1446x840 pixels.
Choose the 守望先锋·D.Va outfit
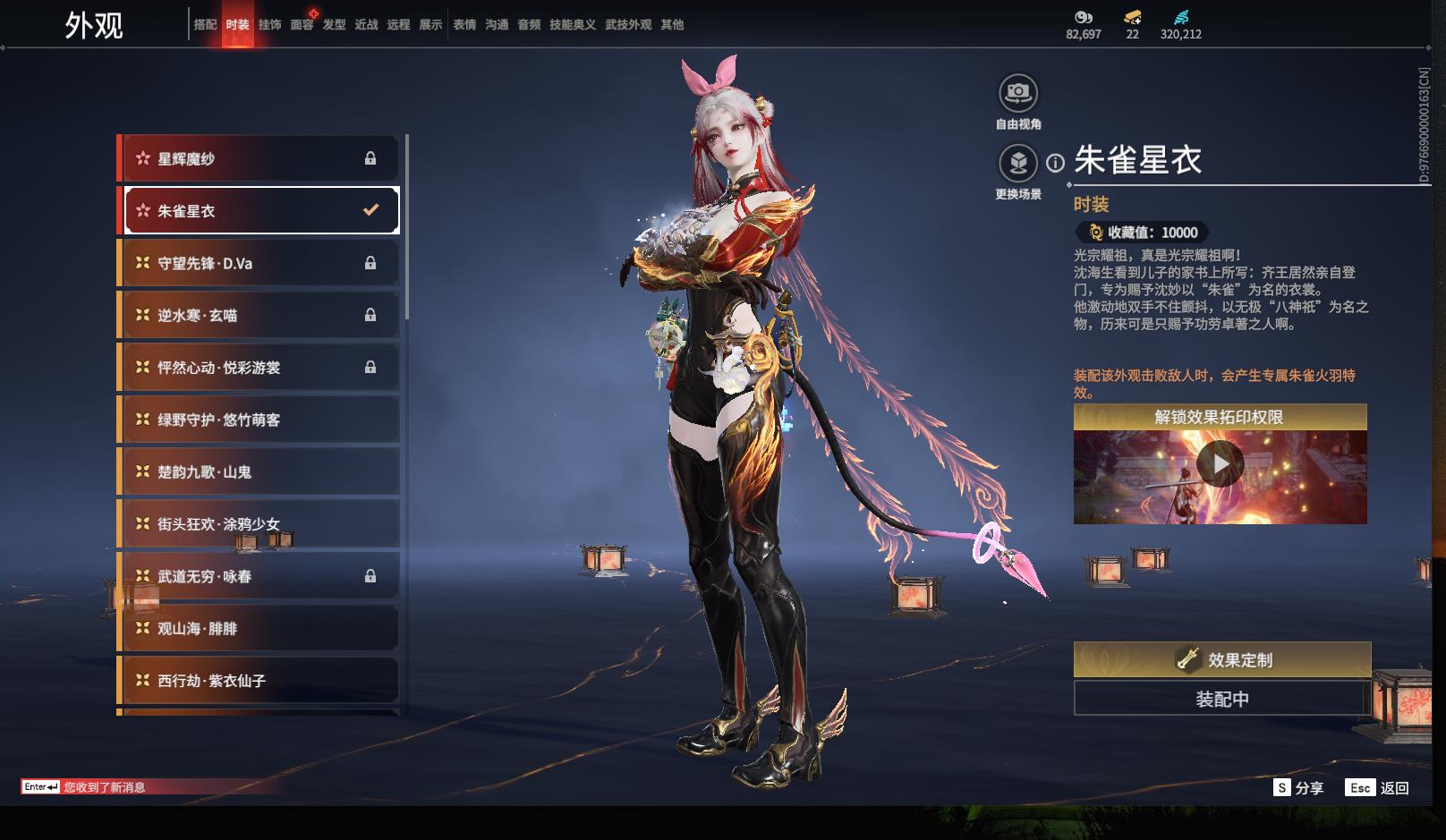[x=259, y=263]
